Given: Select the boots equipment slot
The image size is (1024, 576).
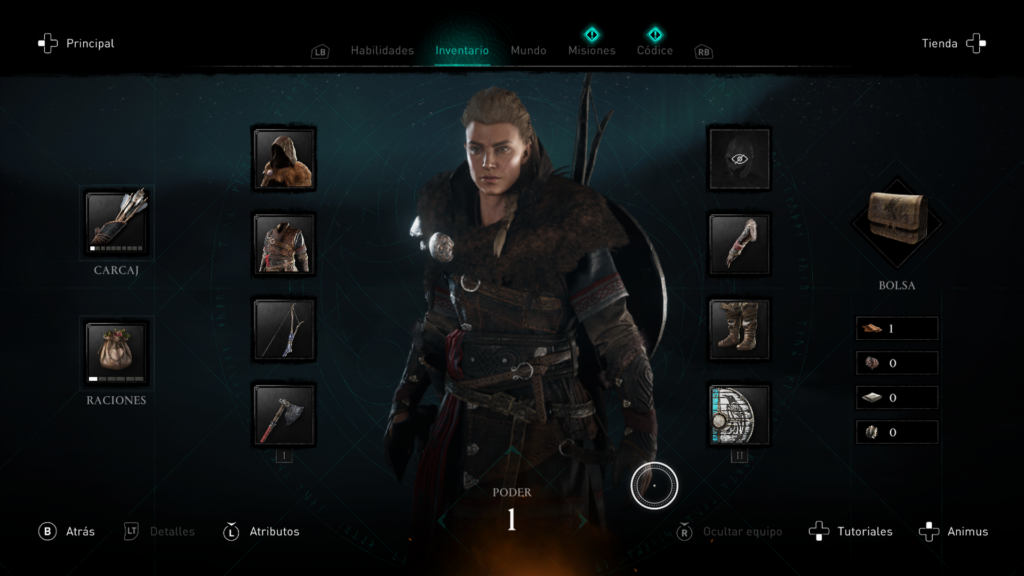Looking at the screenshot, I should pyautogui.click(x=739, y=329).
